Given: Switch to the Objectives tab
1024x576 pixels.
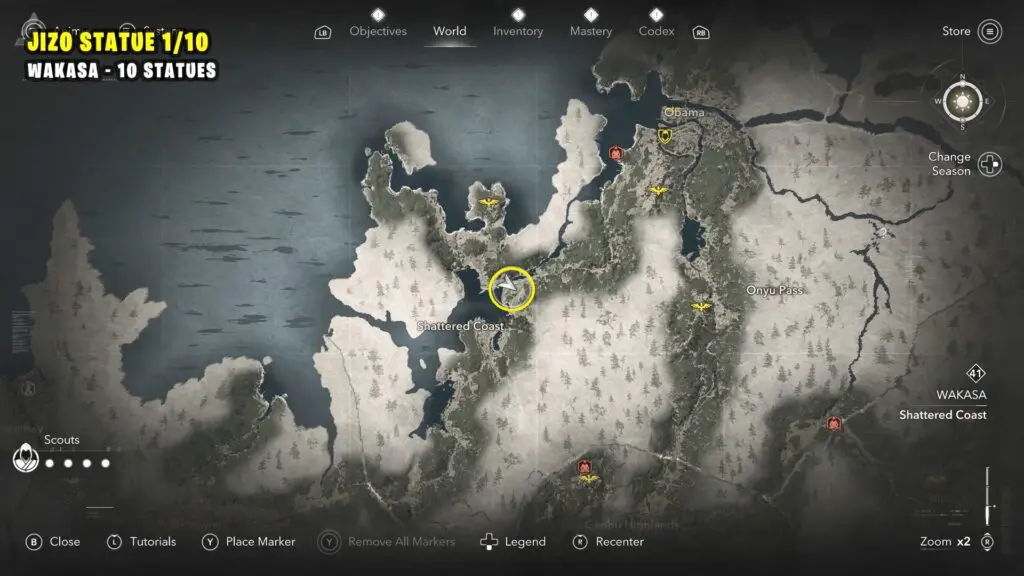Looking at the screenshot, I should (x=378, y=31).
